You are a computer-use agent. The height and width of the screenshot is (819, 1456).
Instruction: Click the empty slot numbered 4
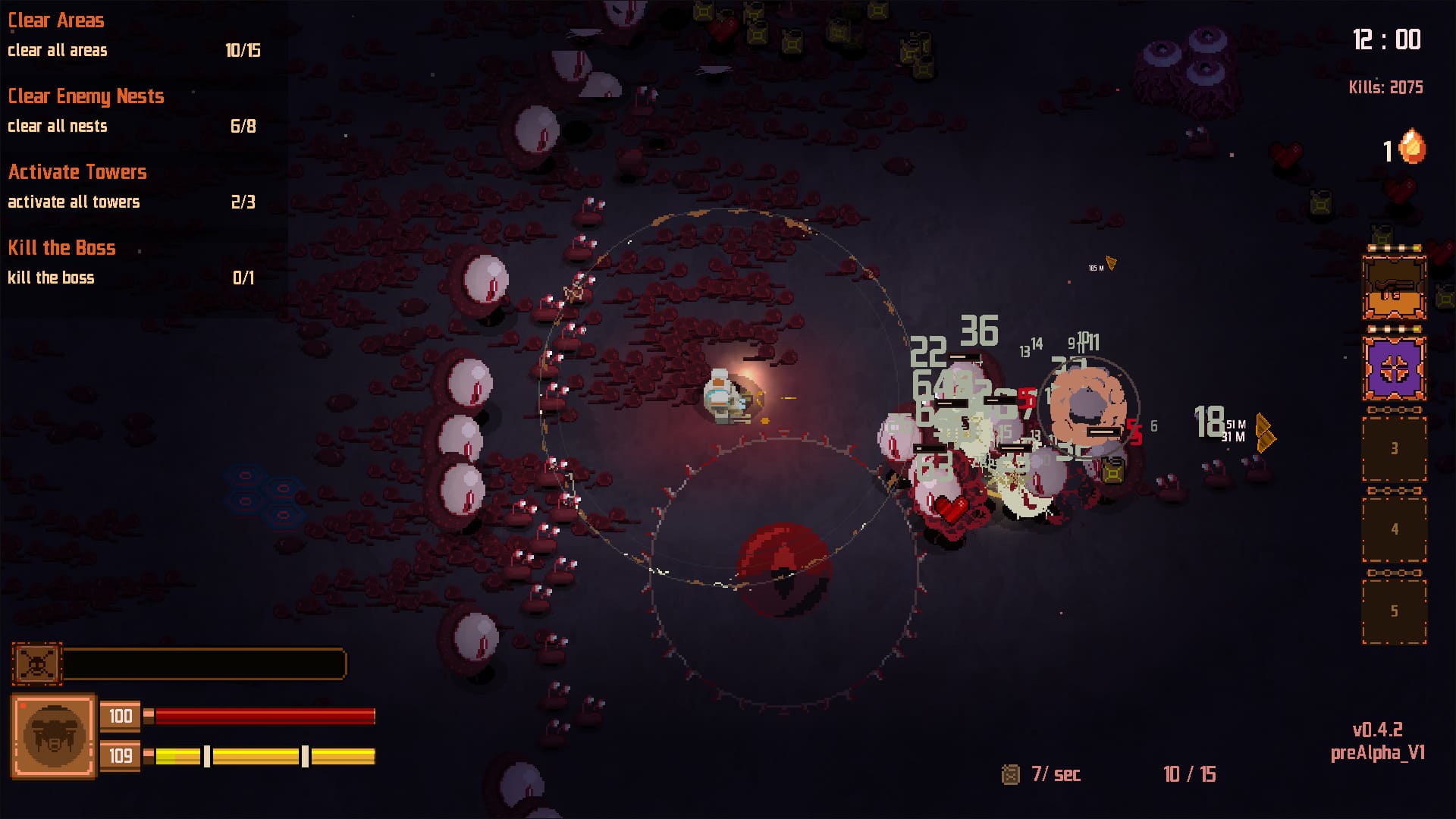[1394, 529]
